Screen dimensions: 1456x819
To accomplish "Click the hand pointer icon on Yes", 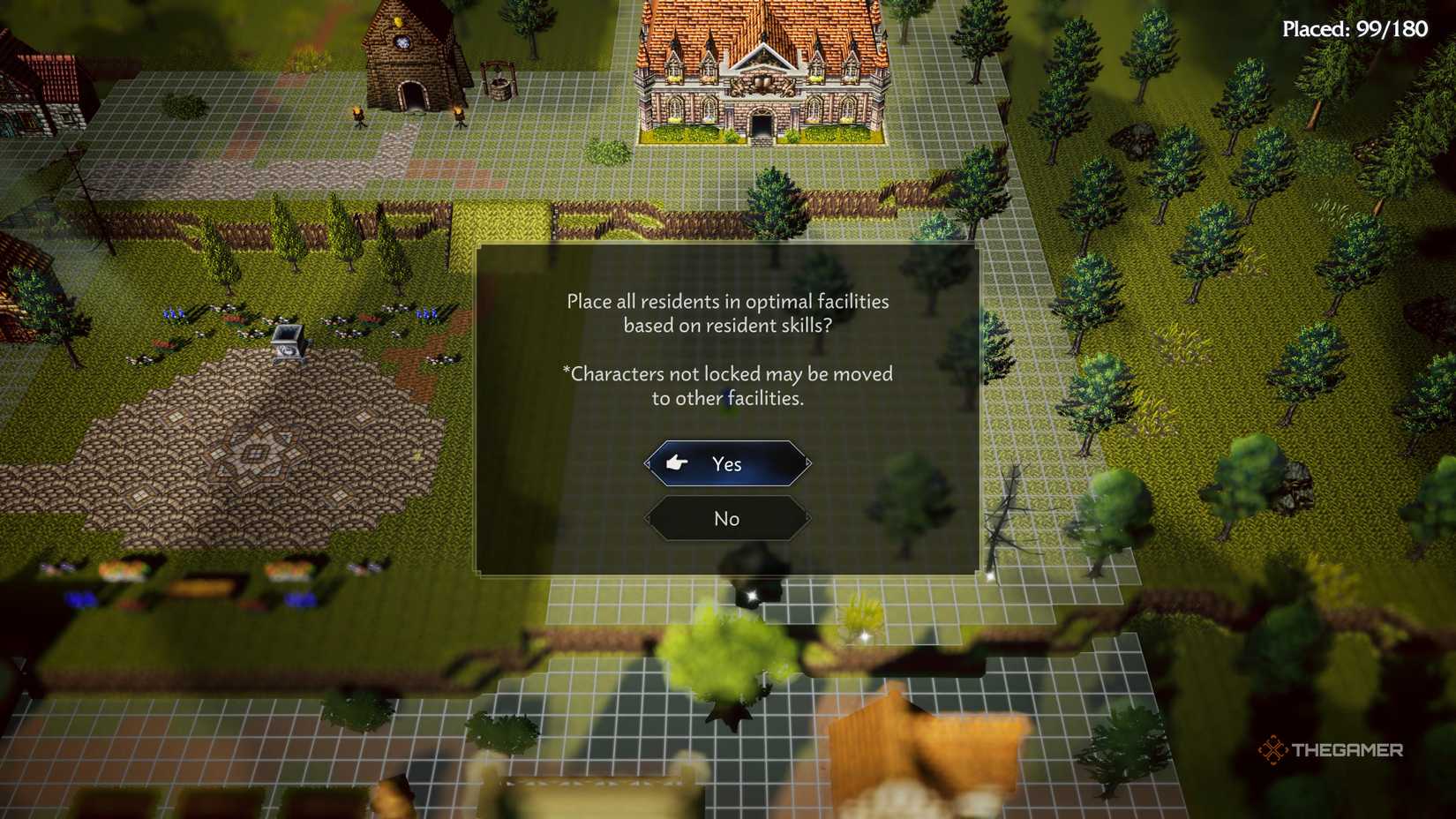I will (x=678, y=462).
